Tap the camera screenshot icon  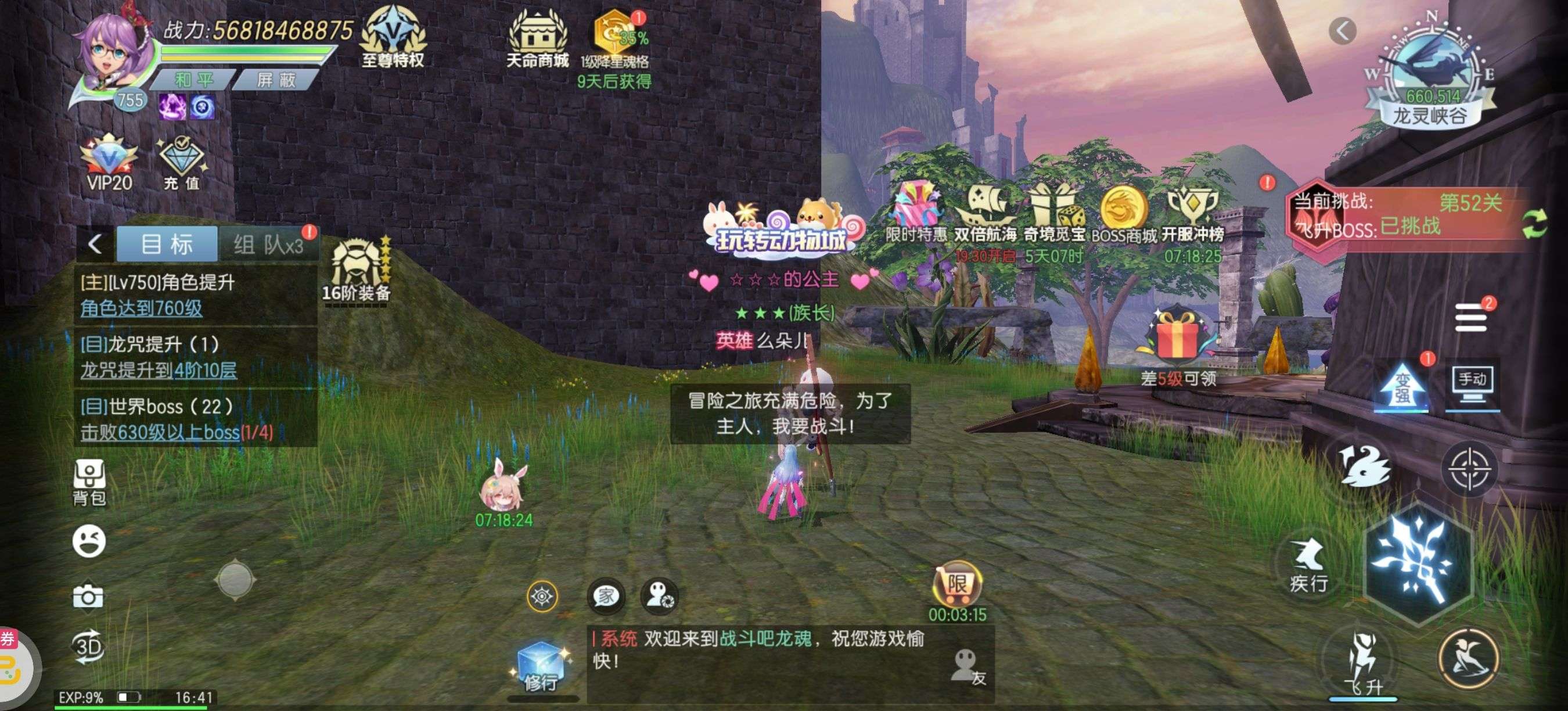88,596
